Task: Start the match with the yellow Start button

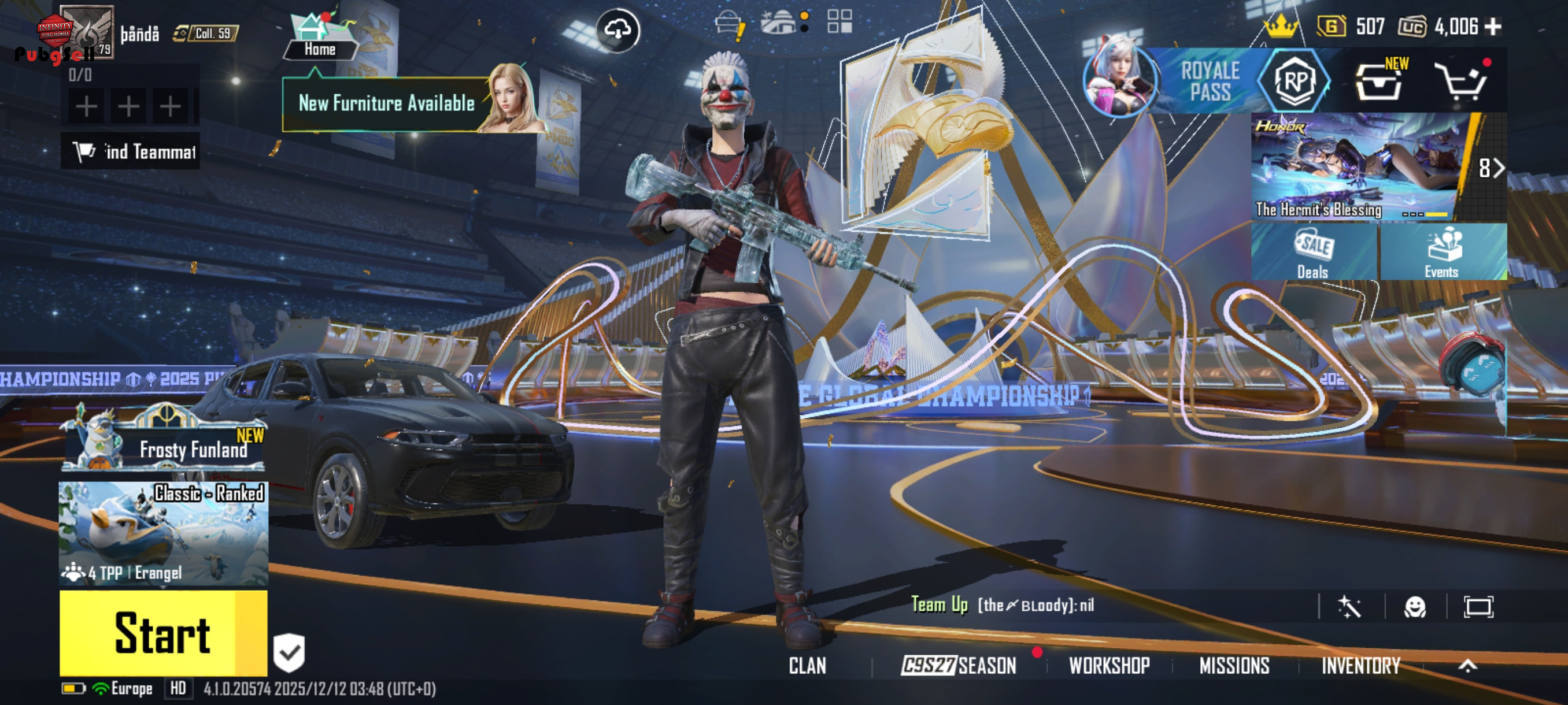Action: (162, 633)
